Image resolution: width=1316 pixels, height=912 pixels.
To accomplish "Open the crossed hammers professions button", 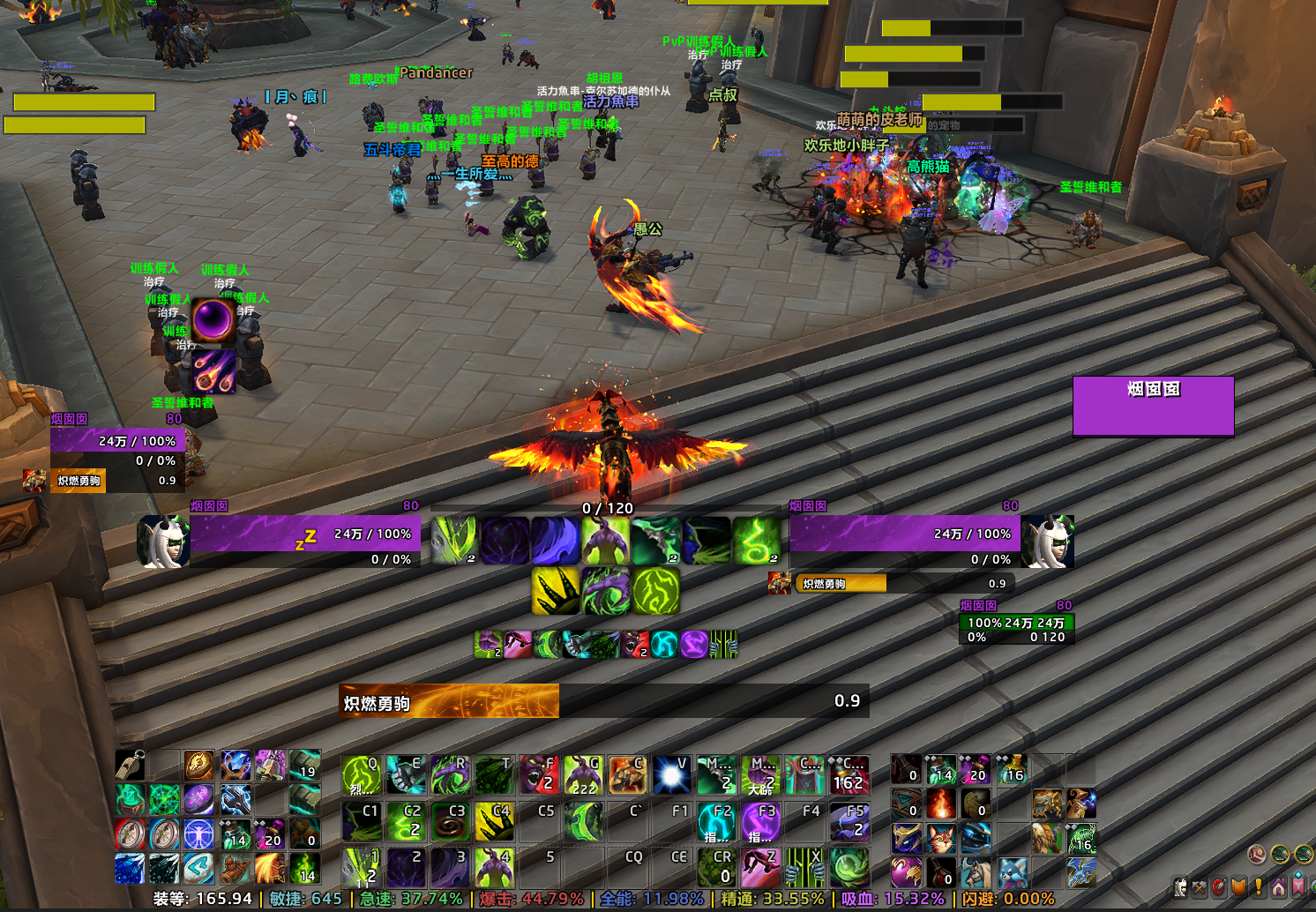I will point(1199,887).
